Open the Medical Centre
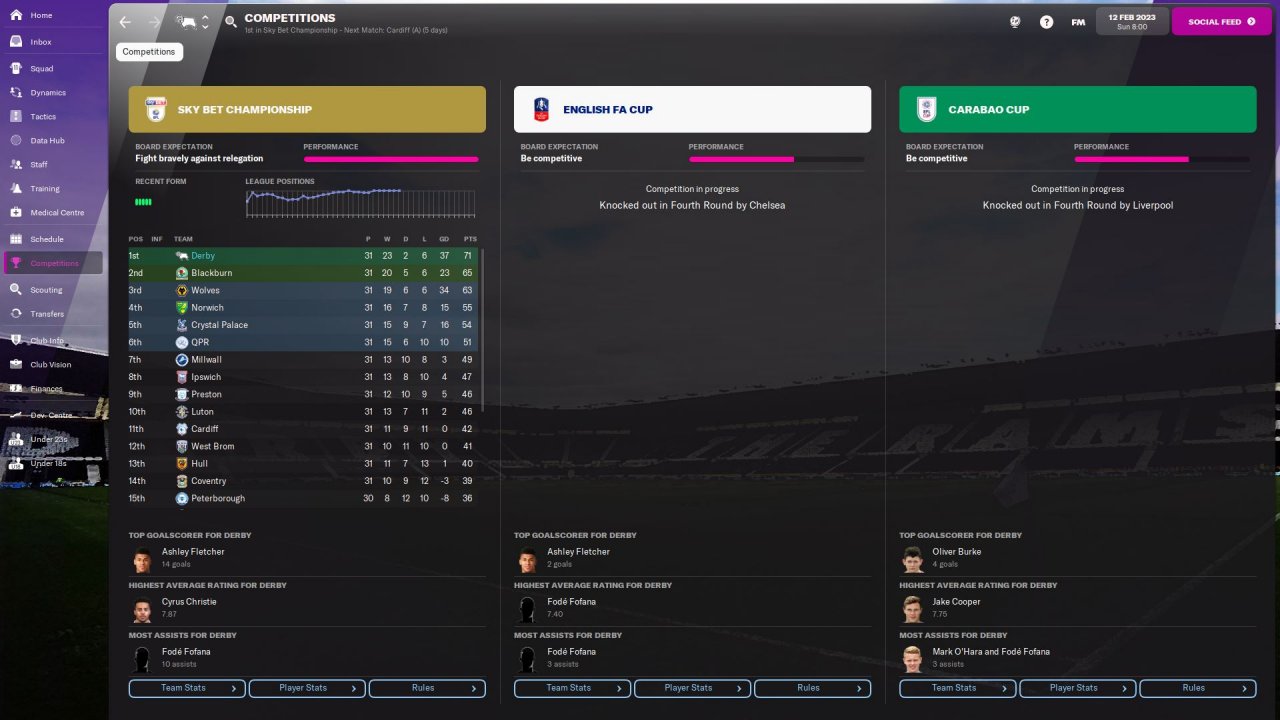Image resolution: width=1280 pixels, height=720 pixels. coord(57,213)
